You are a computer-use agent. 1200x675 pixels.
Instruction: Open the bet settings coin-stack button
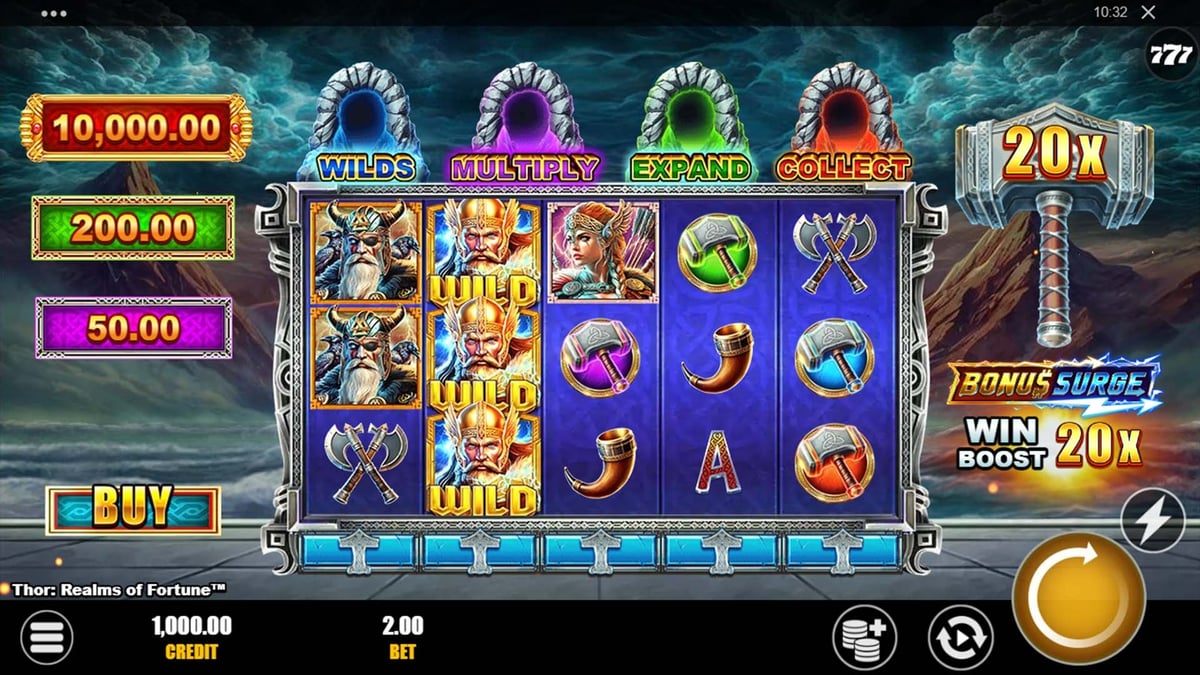pos(864,637)
